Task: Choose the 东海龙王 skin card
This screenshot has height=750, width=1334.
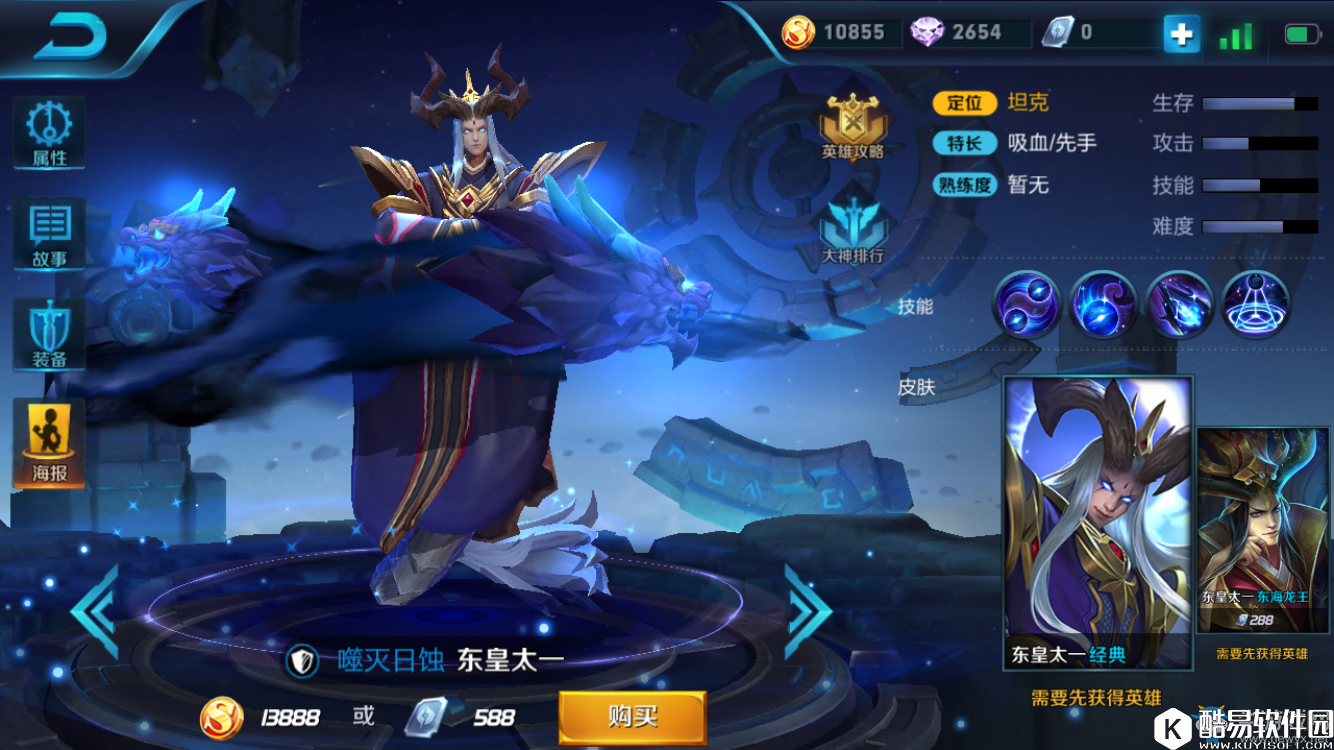Action: [1263, 530]
